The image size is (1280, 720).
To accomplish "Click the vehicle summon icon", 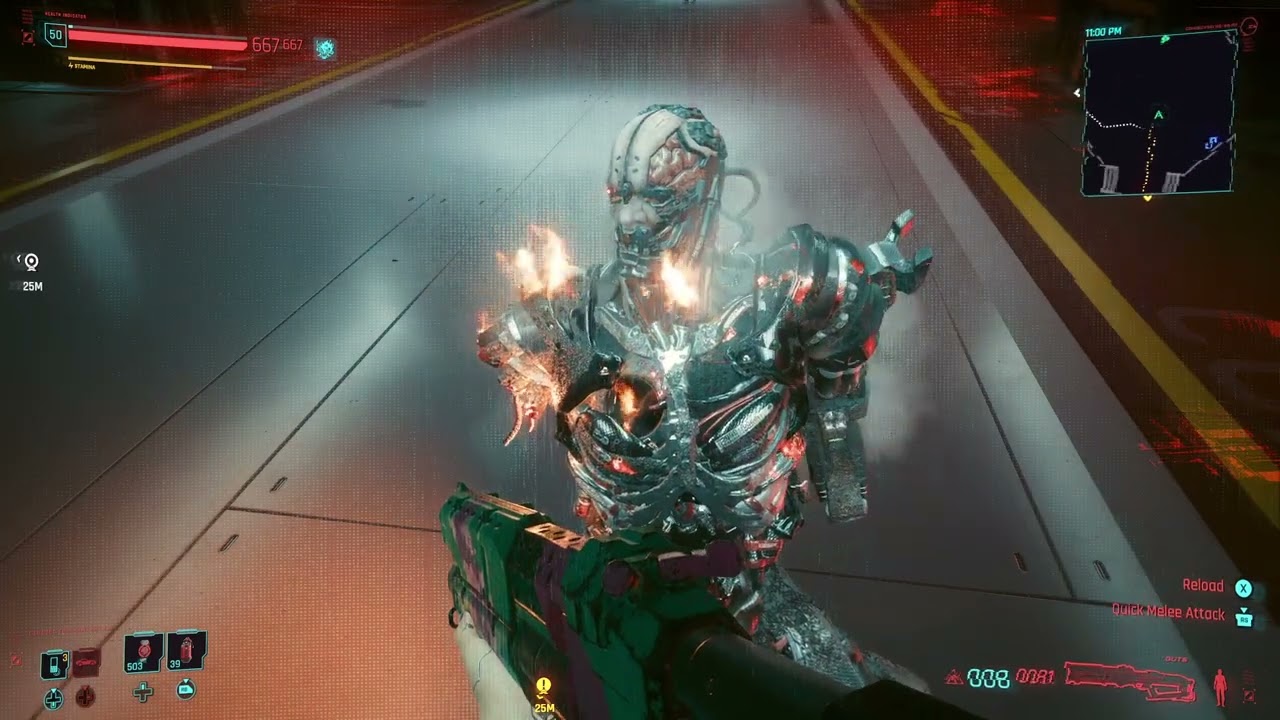I will [x=87, y=662].
